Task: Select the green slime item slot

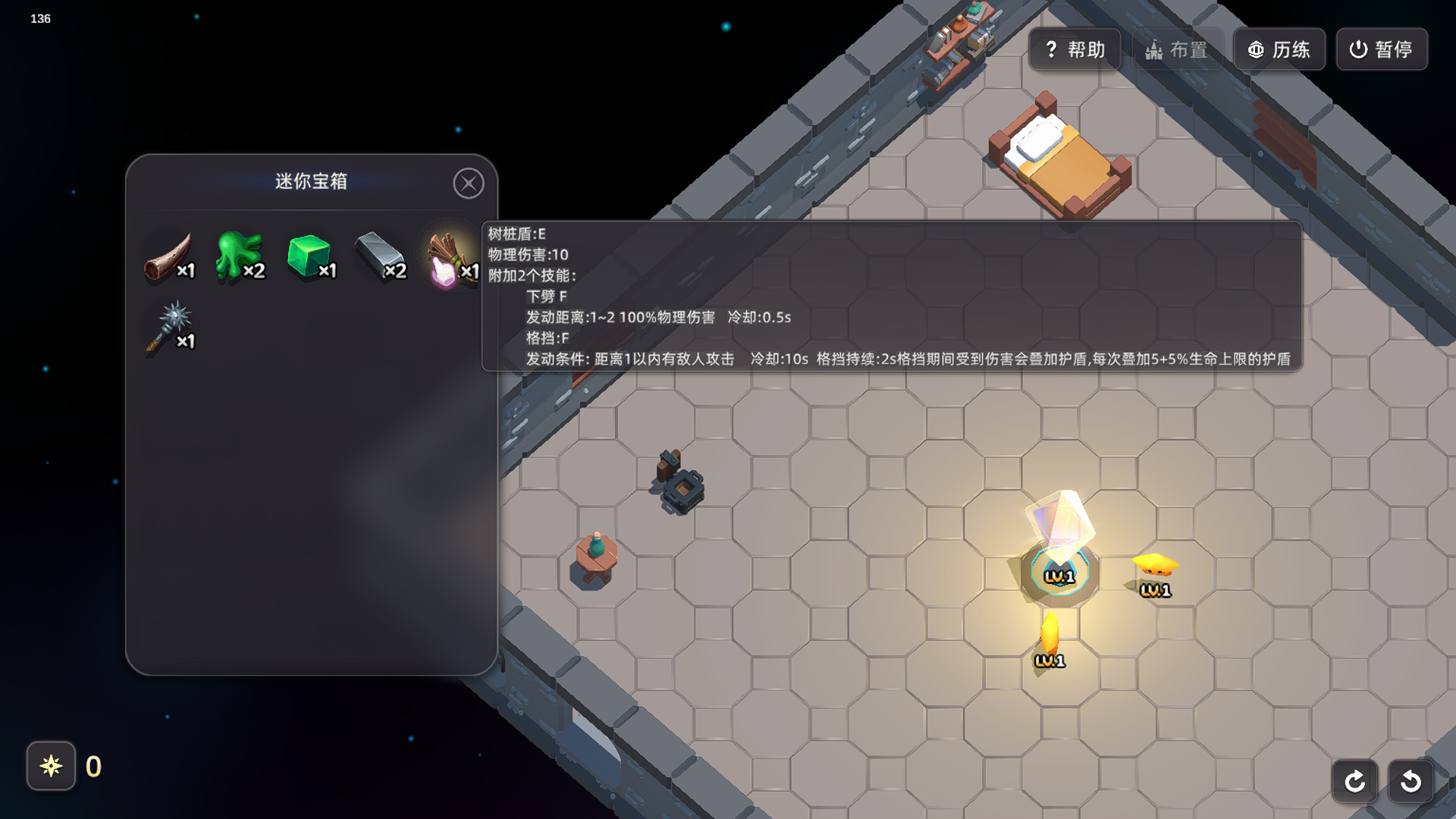Action: 239,257
